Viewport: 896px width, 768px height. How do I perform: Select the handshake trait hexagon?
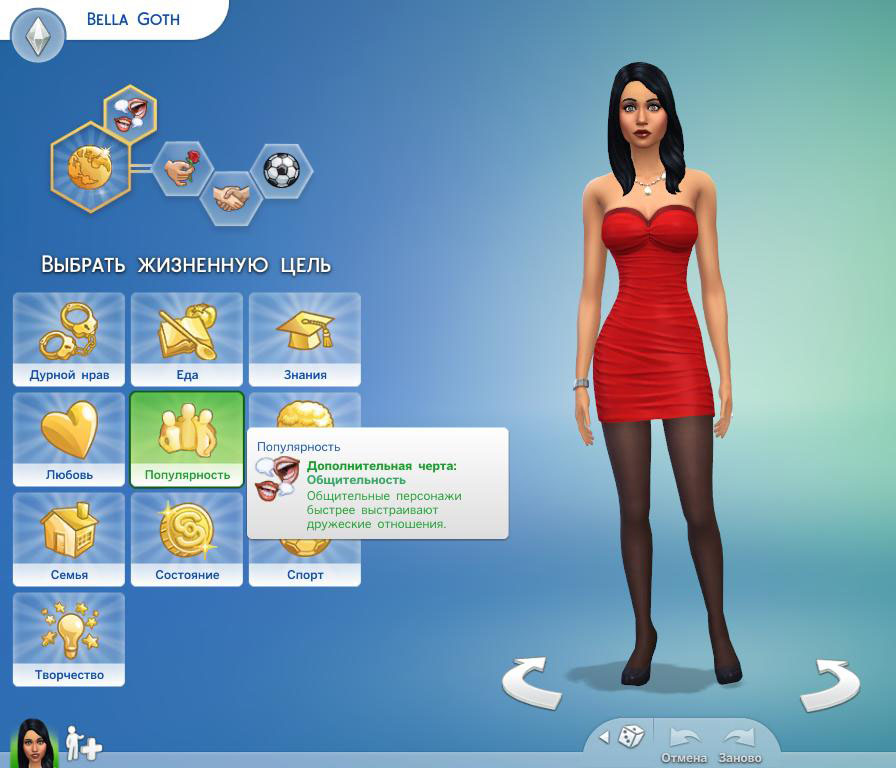pos(232,197)
